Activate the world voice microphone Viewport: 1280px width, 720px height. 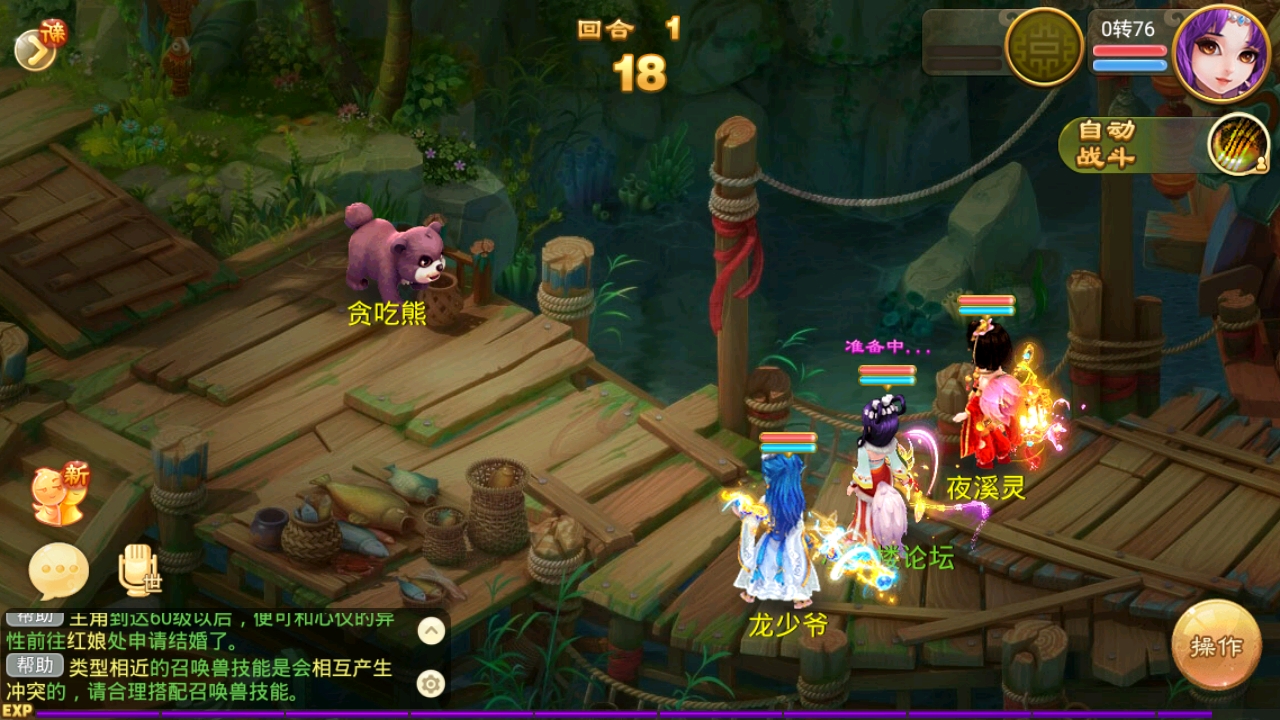(138, 570)
